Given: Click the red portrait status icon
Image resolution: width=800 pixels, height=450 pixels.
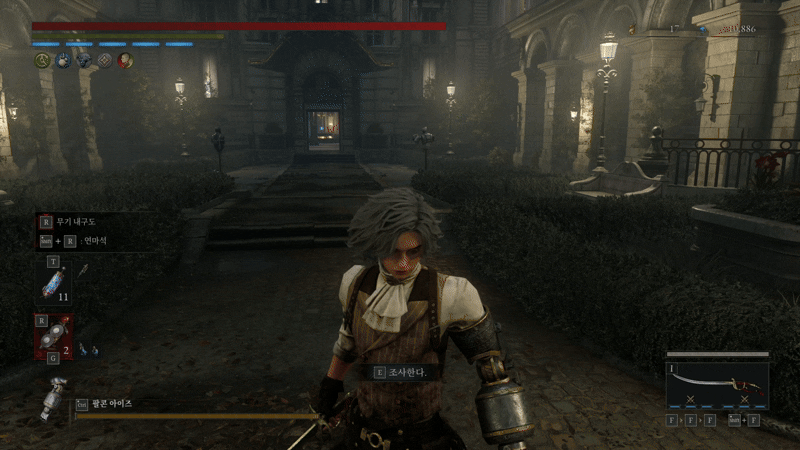Looking at the screenshot, I should tap(125, 60).
